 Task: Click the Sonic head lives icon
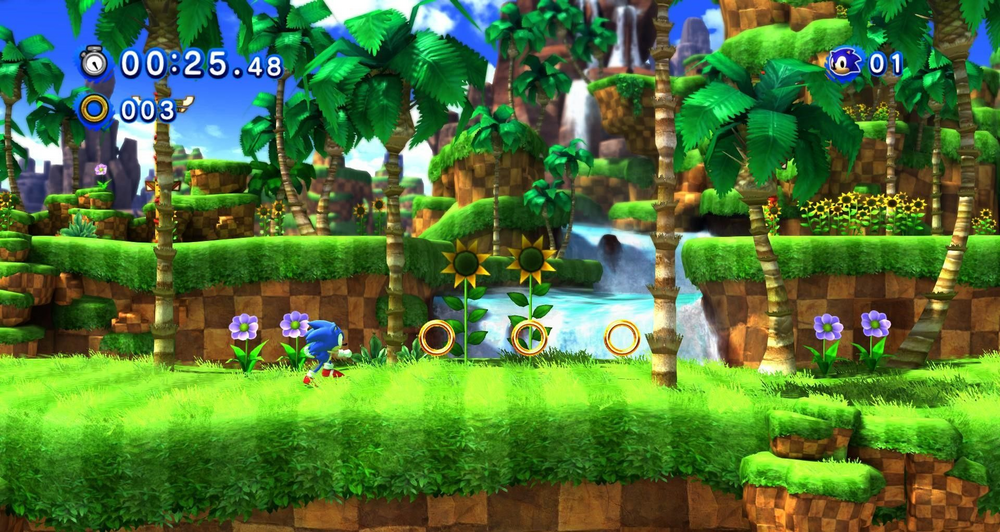tap(843, 64)
